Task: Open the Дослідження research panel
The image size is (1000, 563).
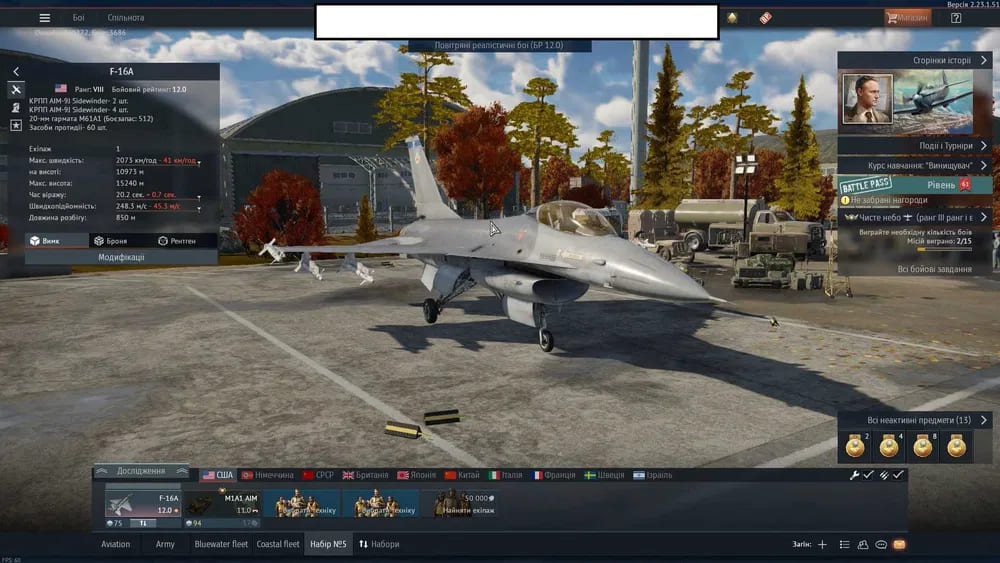Action: tap(140, 471)
